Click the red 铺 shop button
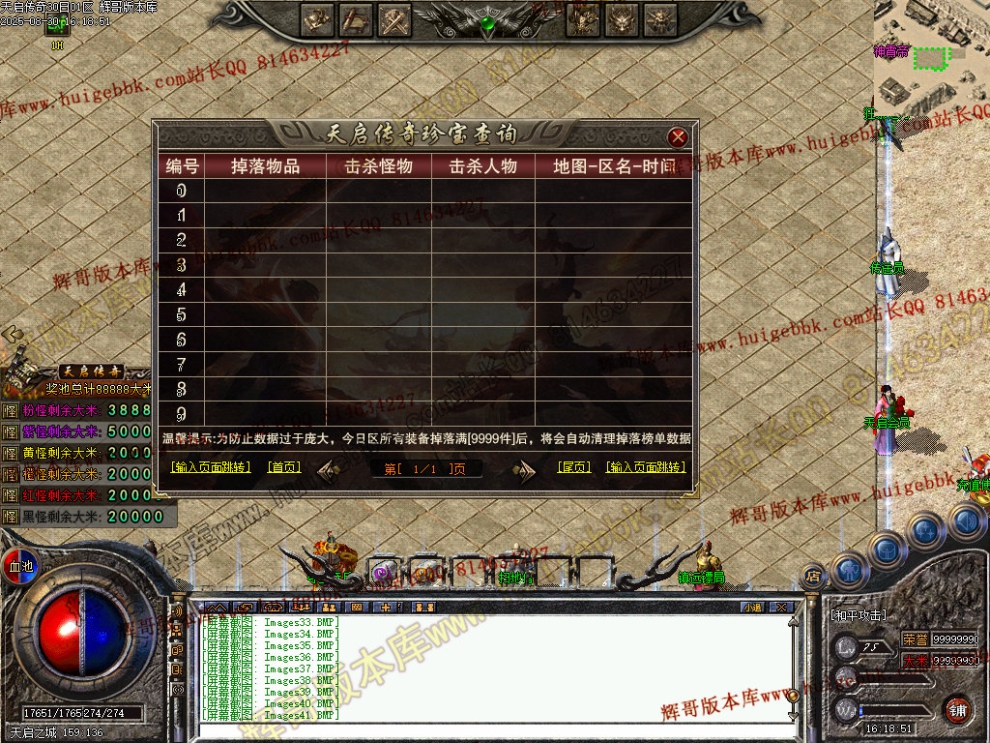The height and width of the screenshot is (743, 990). pos(958,709)
